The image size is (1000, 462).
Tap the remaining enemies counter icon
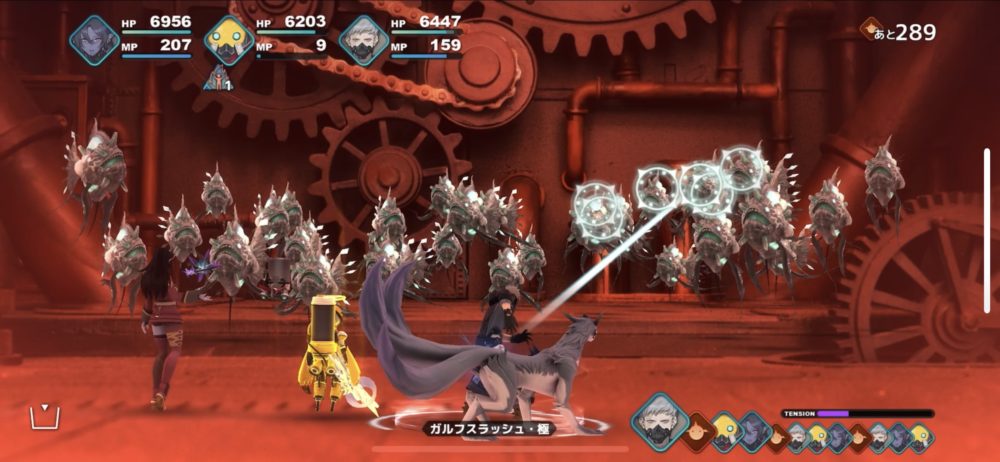tap(872, 29)
